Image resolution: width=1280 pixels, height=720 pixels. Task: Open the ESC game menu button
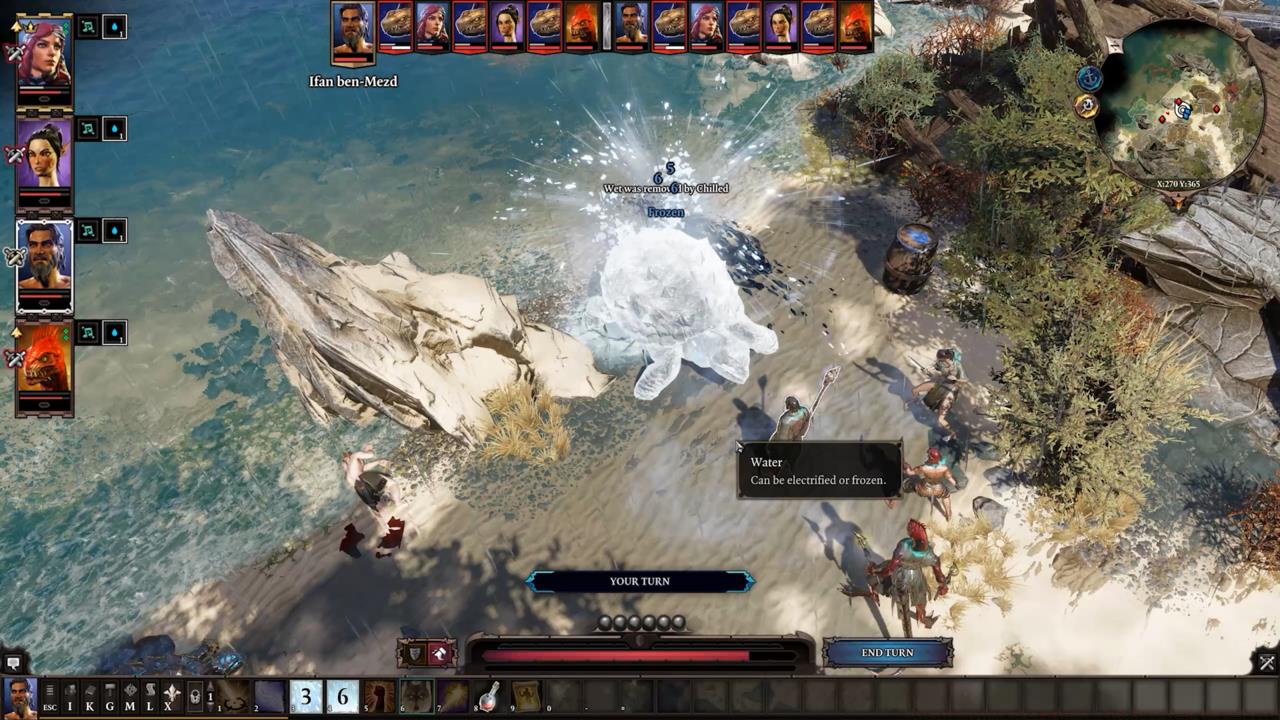[x=49, y=695]
